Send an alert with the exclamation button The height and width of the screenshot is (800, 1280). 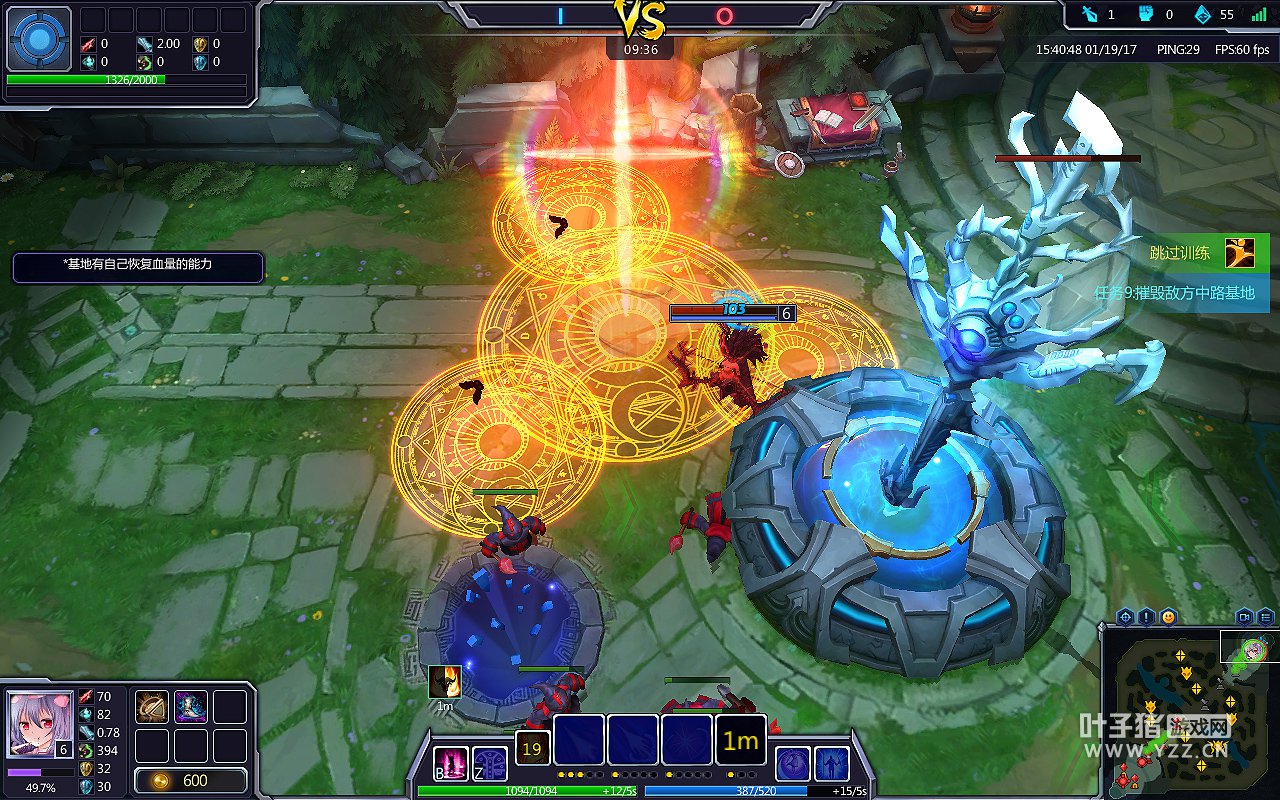1146,616
